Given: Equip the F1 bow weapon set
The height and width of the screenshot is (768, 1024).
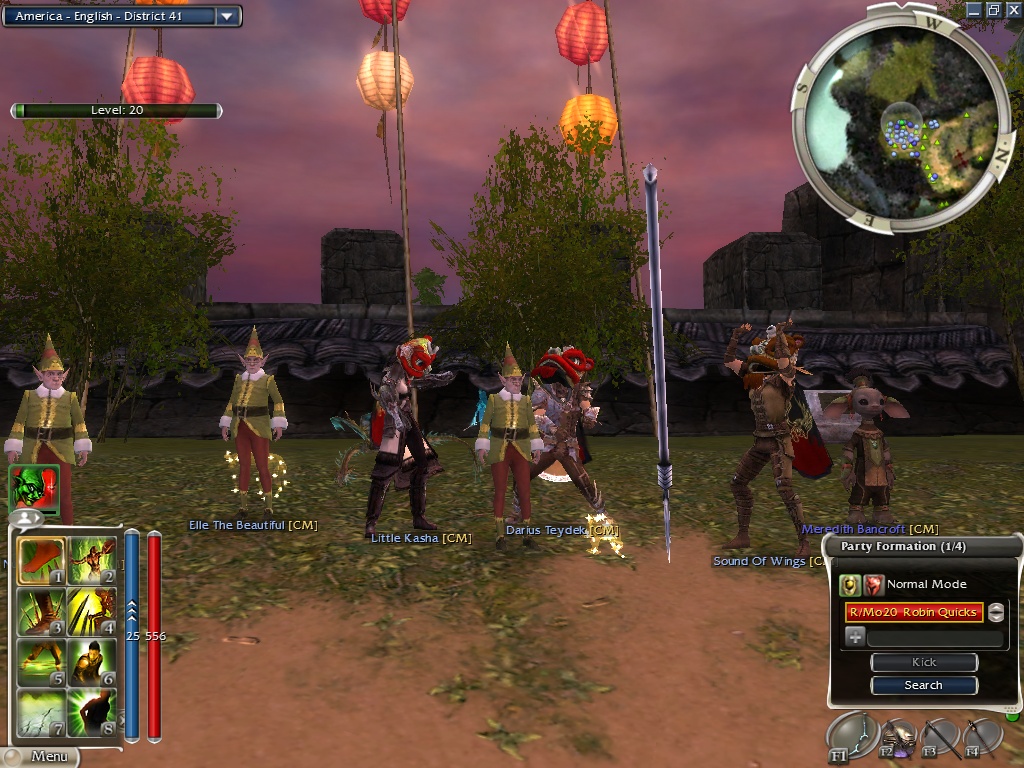Looking at the screenshot, I should tap(852, 738).
